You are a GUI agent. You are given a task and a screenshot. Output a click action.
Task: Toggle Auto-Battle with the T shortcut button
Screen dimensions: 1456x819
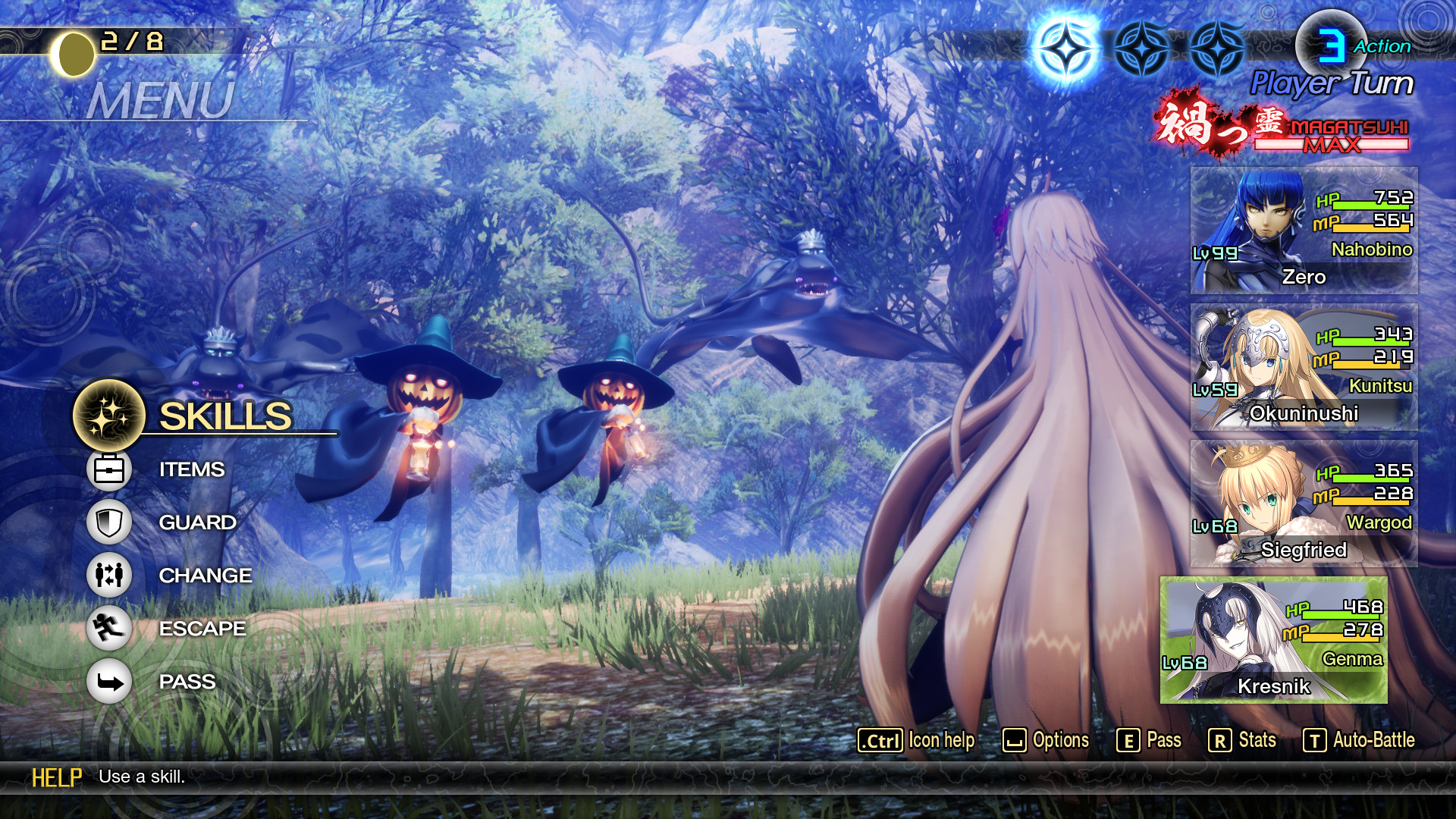coord(1366,739)
